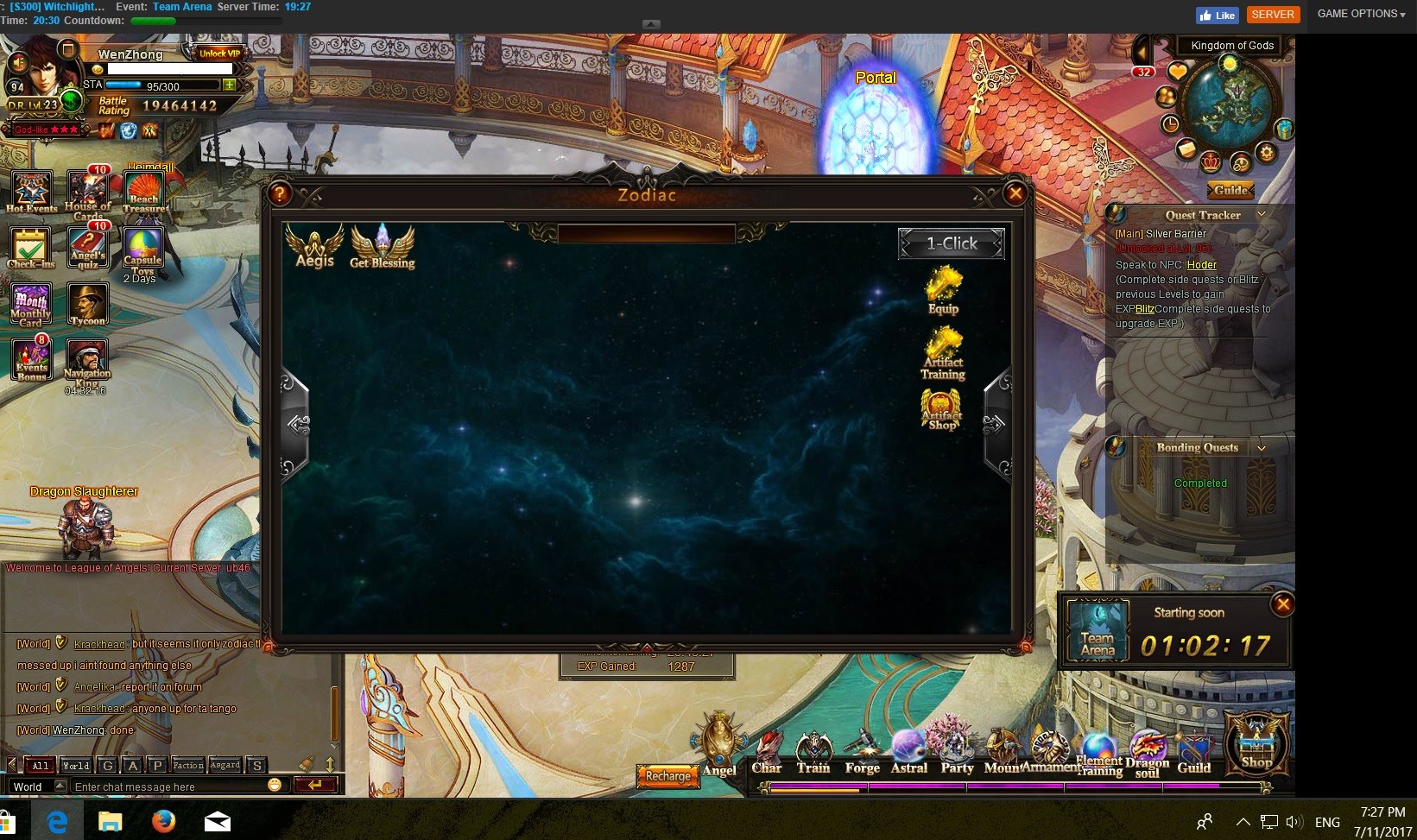Activate the 1-Click button
The width and height of the screenshot is (1417, 840).
pos(952,244)
